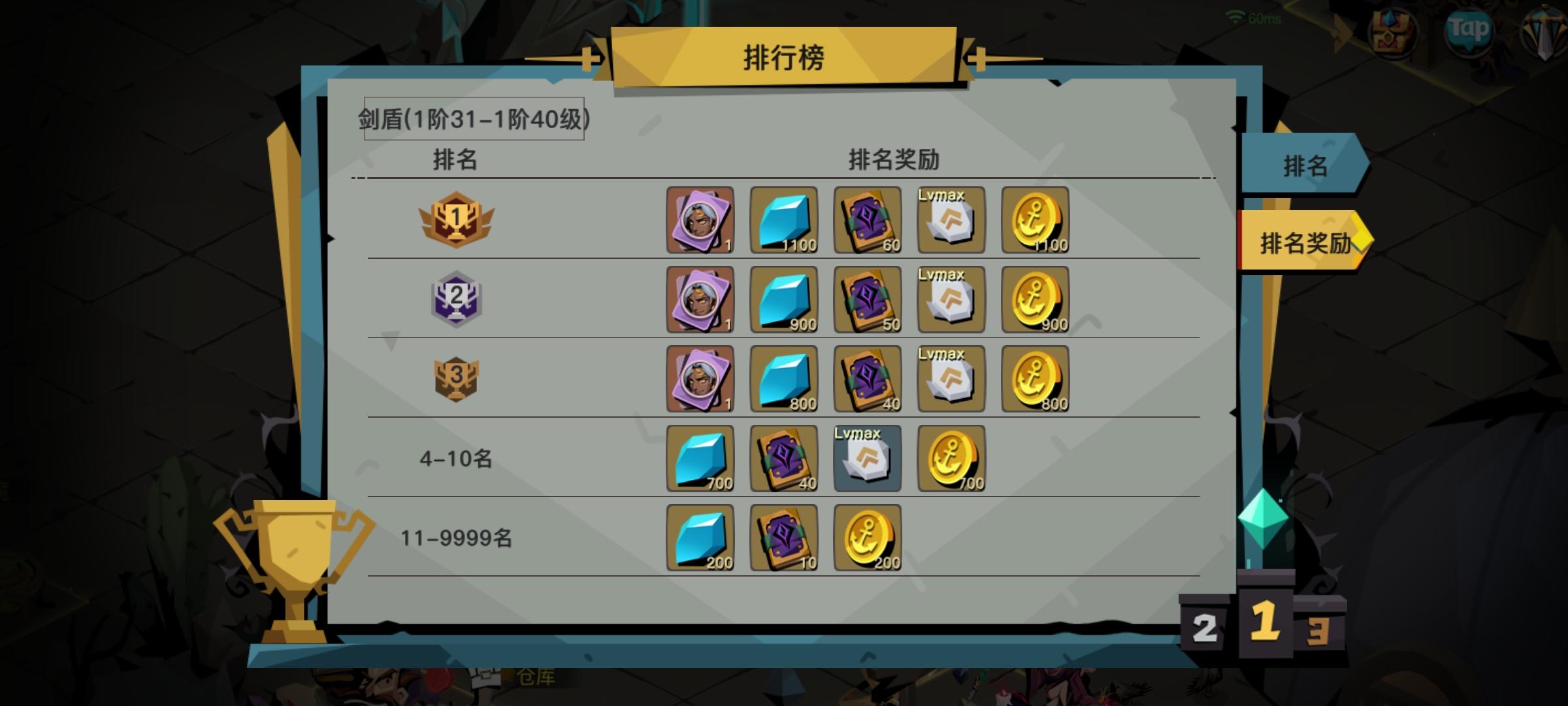Select the Lvmax upgrade item in the rank 2 row
1568x706 pixels.
(951, 299)
